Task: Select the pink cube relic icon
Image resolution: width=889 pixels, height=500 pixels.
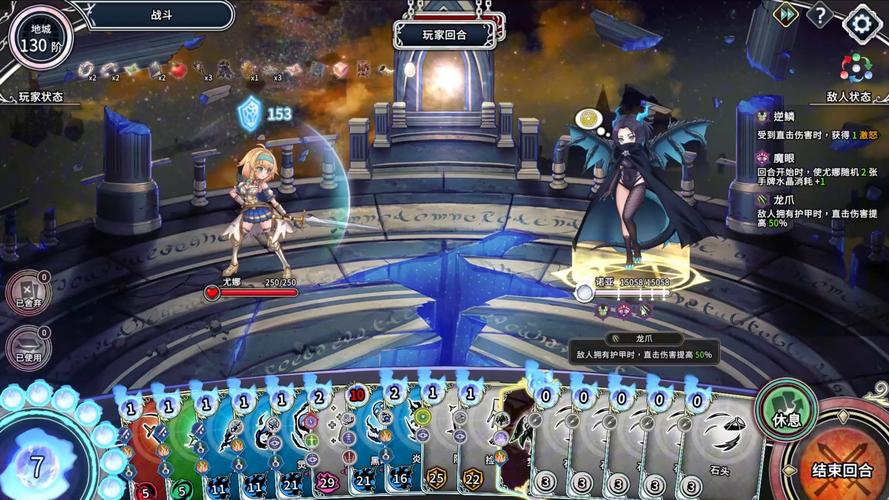Action: [340, 69]
